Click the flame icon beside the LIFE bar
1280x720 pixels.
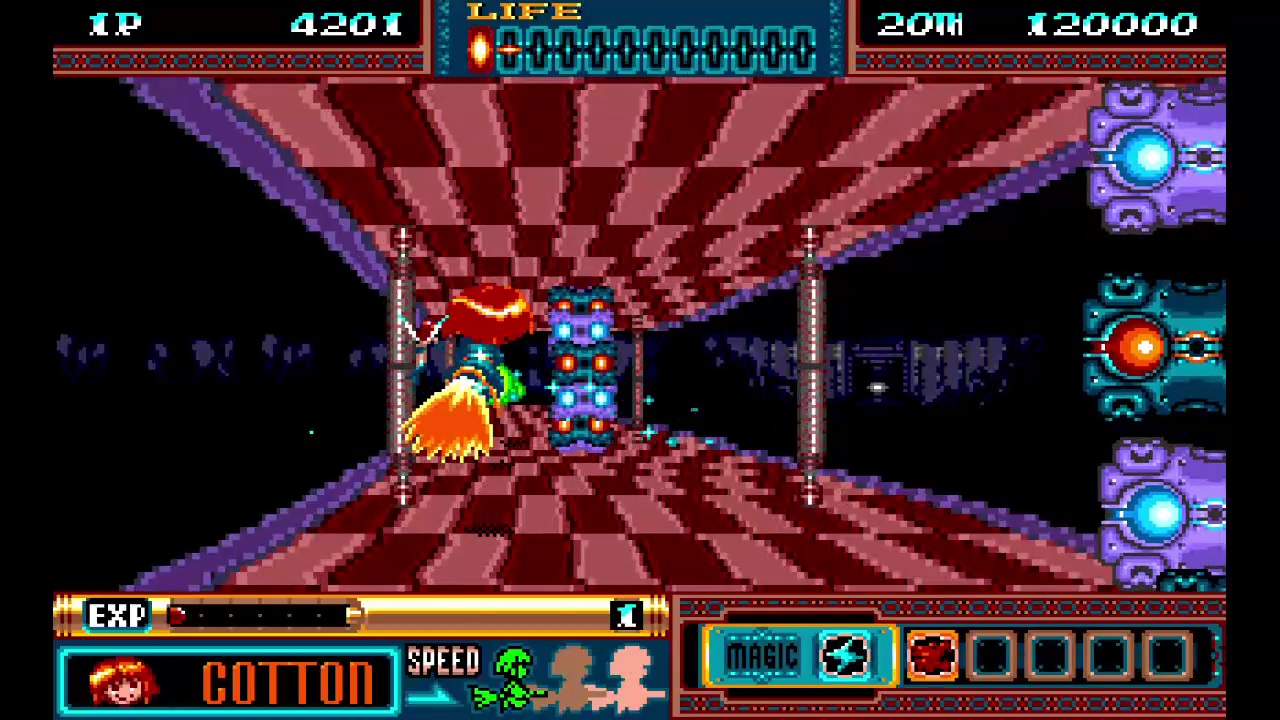pyautogui.click(x=479, y=48)
